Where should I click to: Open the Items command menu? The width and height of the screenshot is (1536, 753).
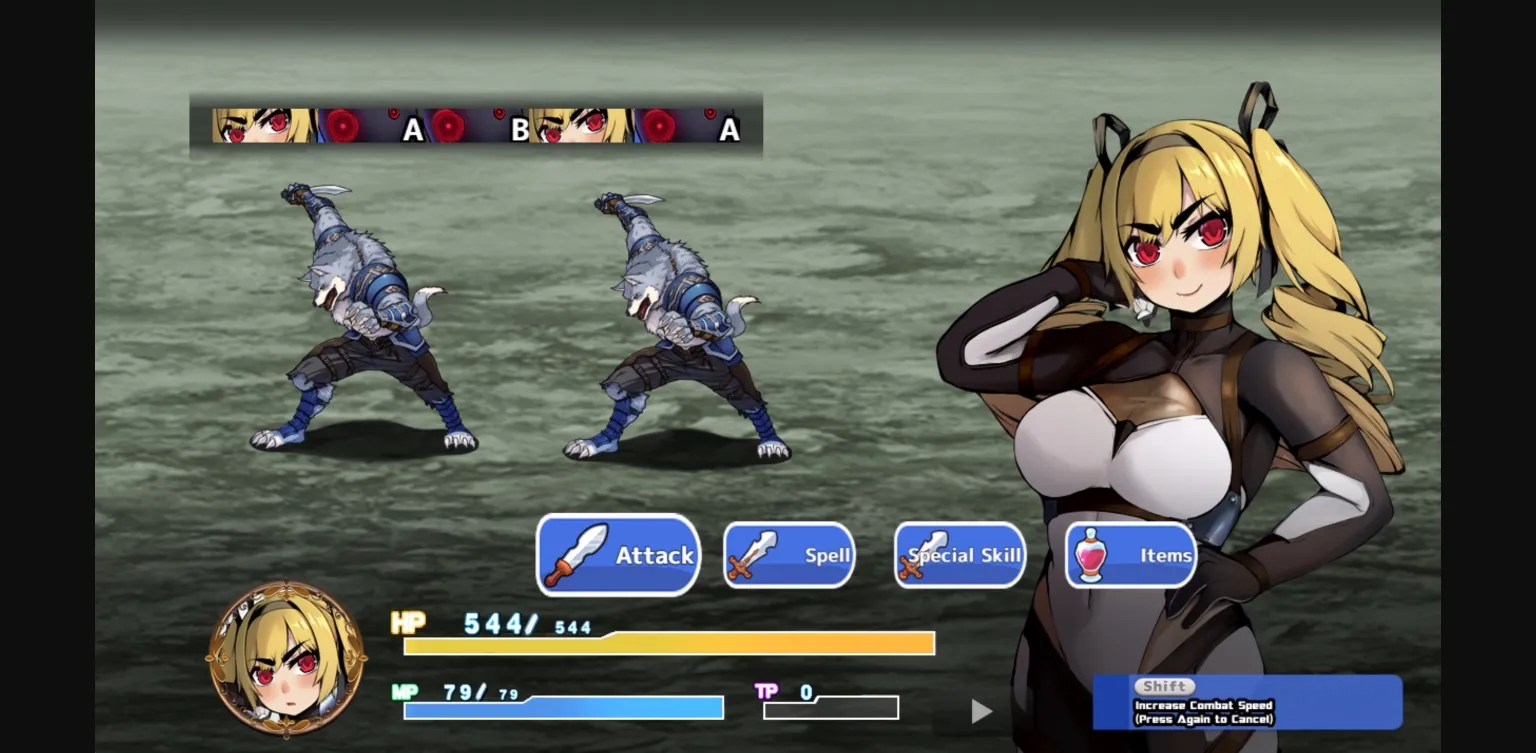point(1130,555)
